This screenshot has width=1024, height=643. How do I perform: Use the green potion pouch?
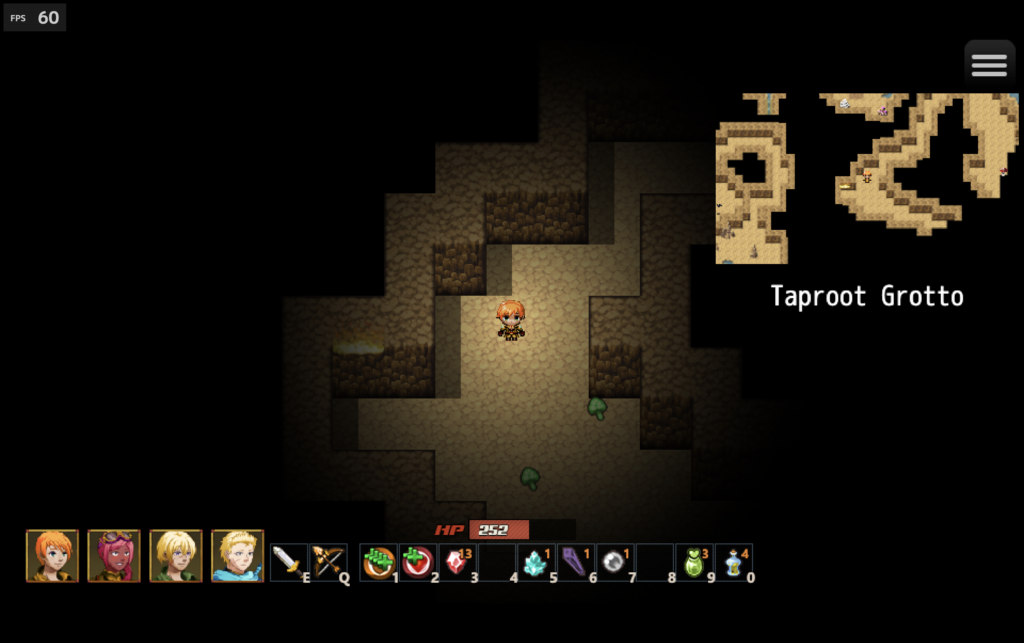(x=694, y=562)
